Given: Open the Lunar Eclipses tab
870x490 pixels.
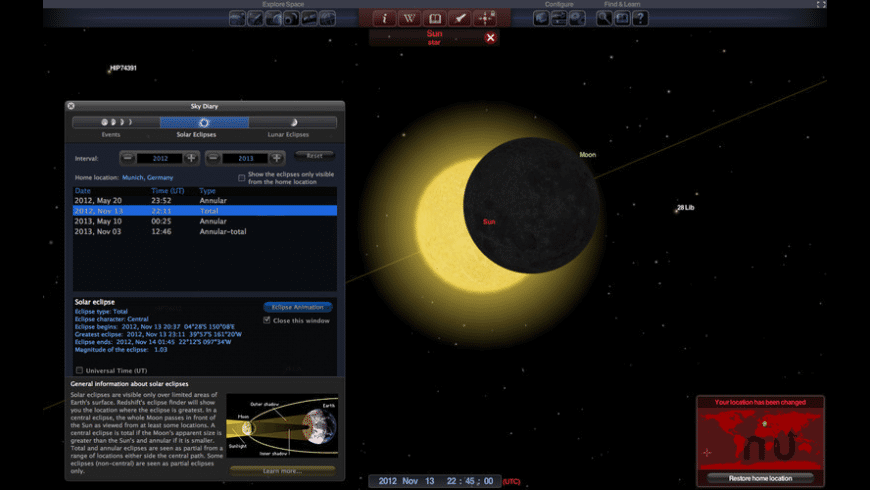Looking at the screenshot, I should click(x=292, y=123).
